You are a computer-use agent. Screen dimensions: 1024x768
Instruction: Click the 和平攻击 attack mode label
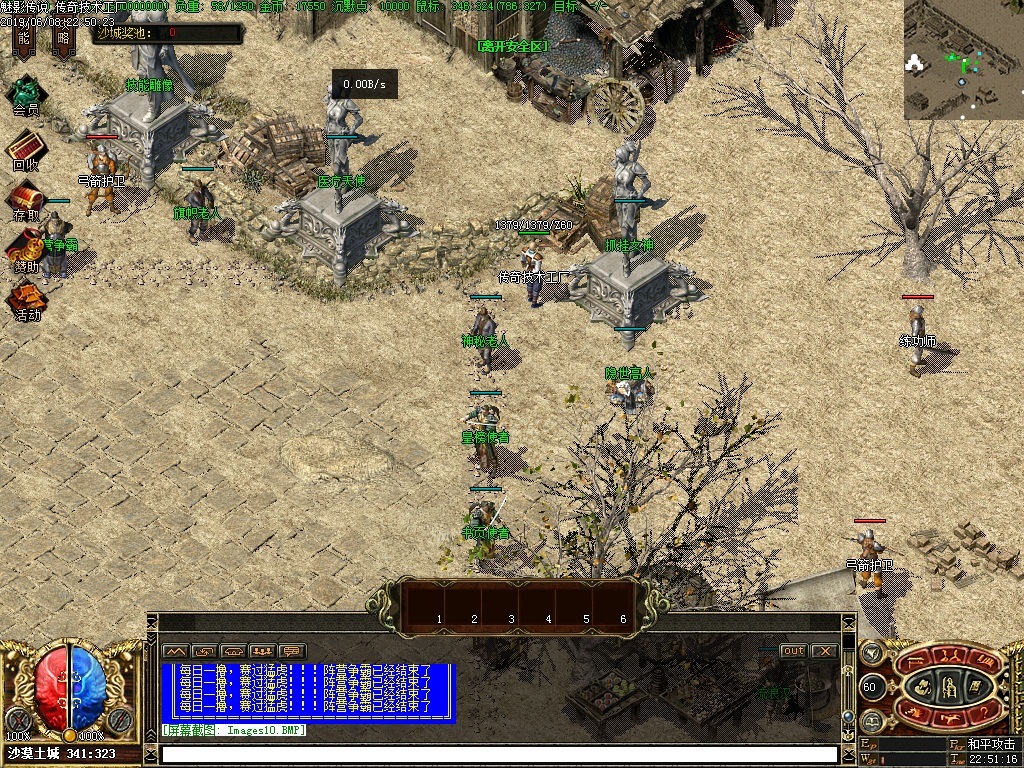click(x=991, y=745)
